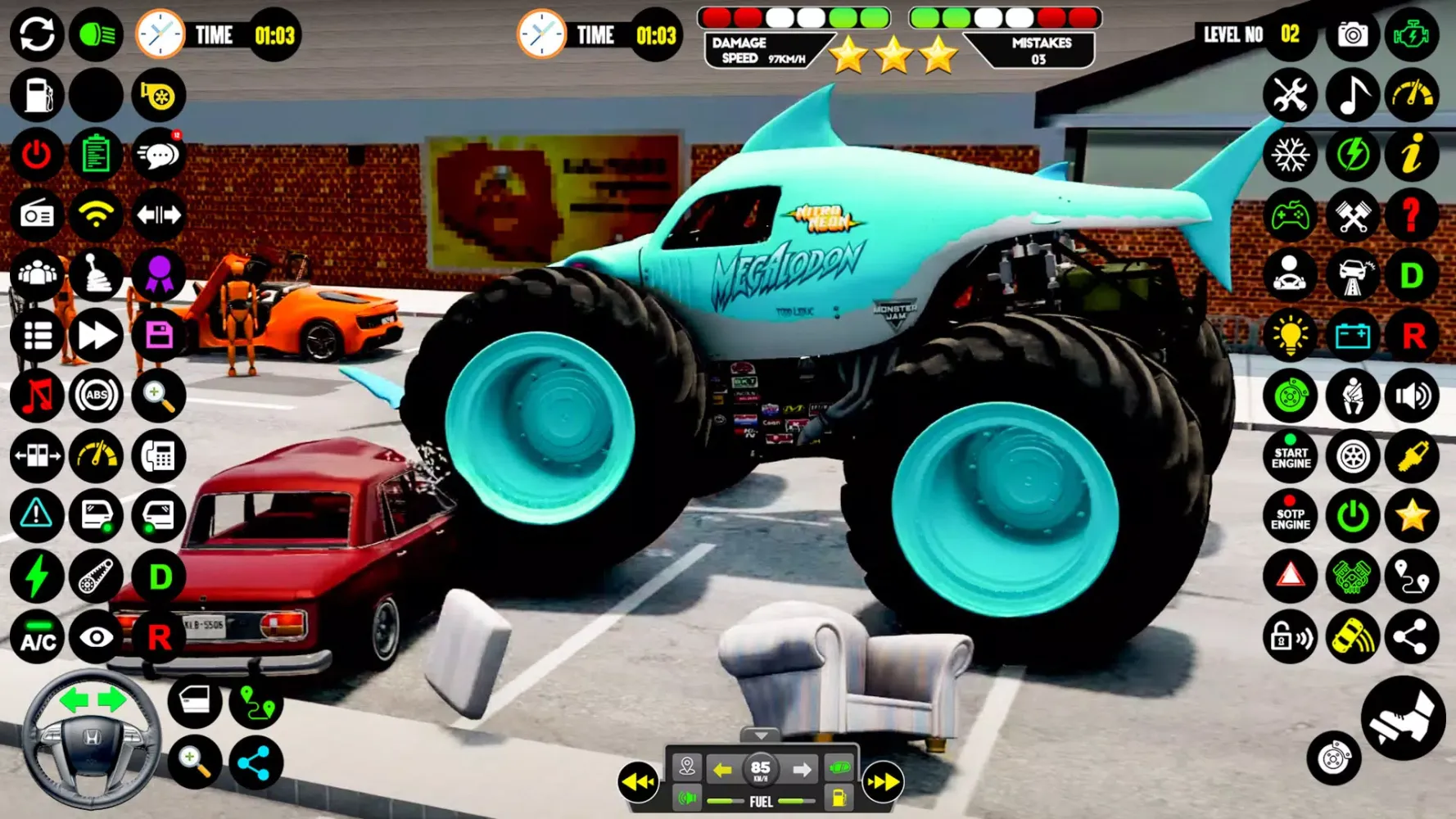Toggle the headlights on or off
This screenshot has height=819, width=1456.
pyautogui.click(x=97, y=34)
